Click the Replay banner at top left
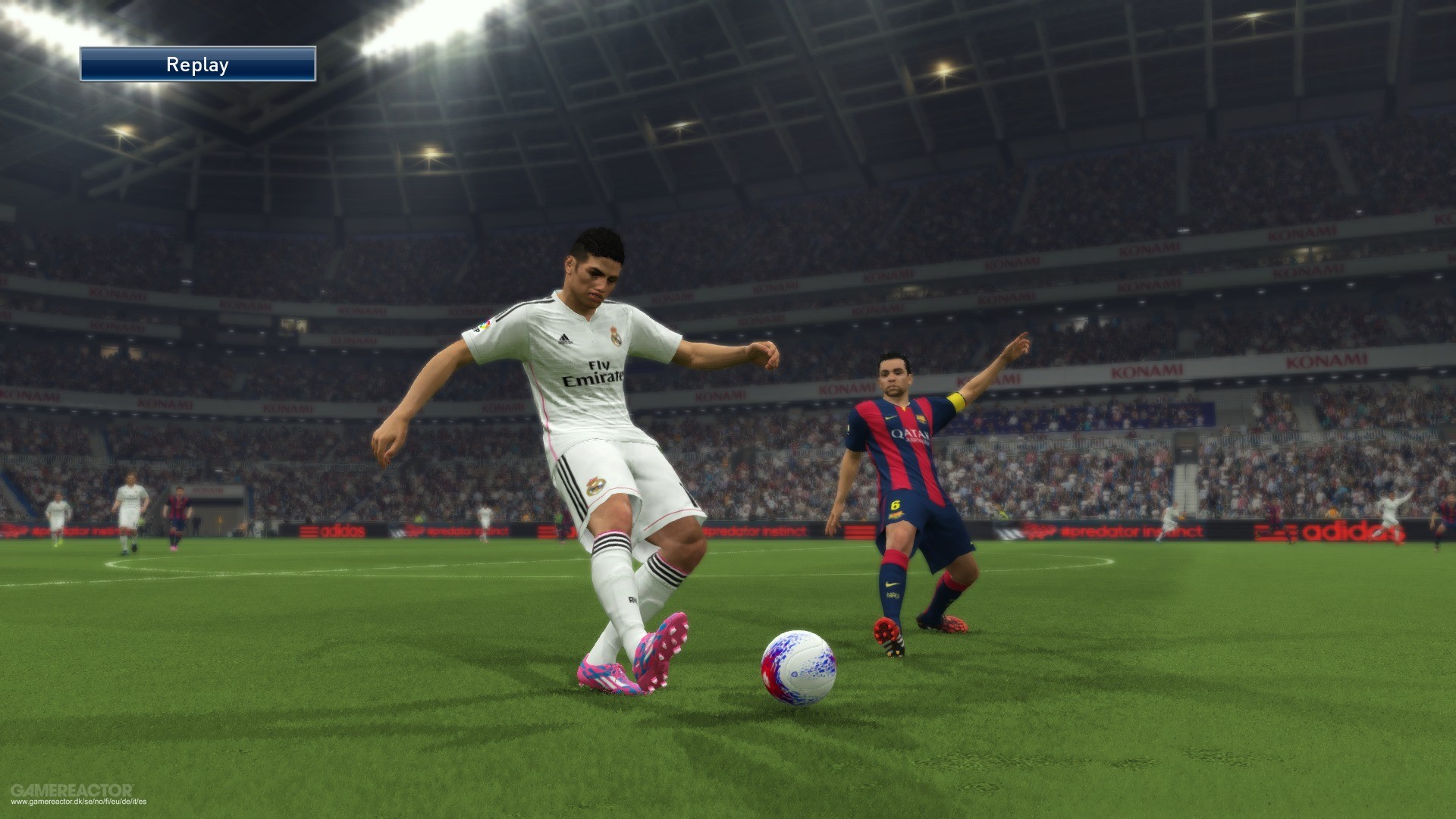The image size is (1456, 819). (x=197, y=64)
